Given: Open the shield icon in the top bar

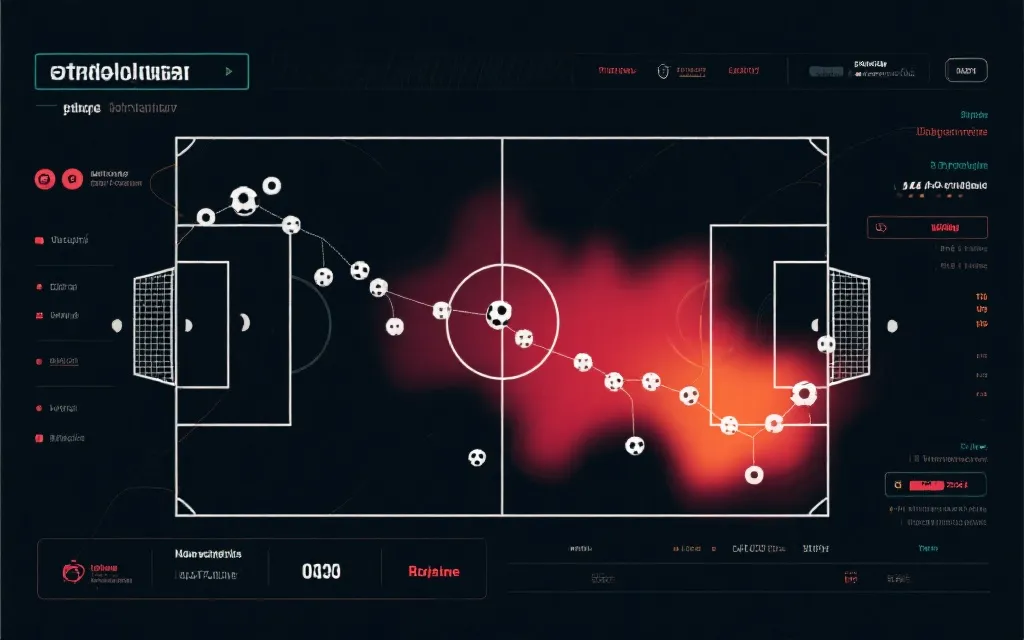Looking at the screenshot, I should 661,71.
